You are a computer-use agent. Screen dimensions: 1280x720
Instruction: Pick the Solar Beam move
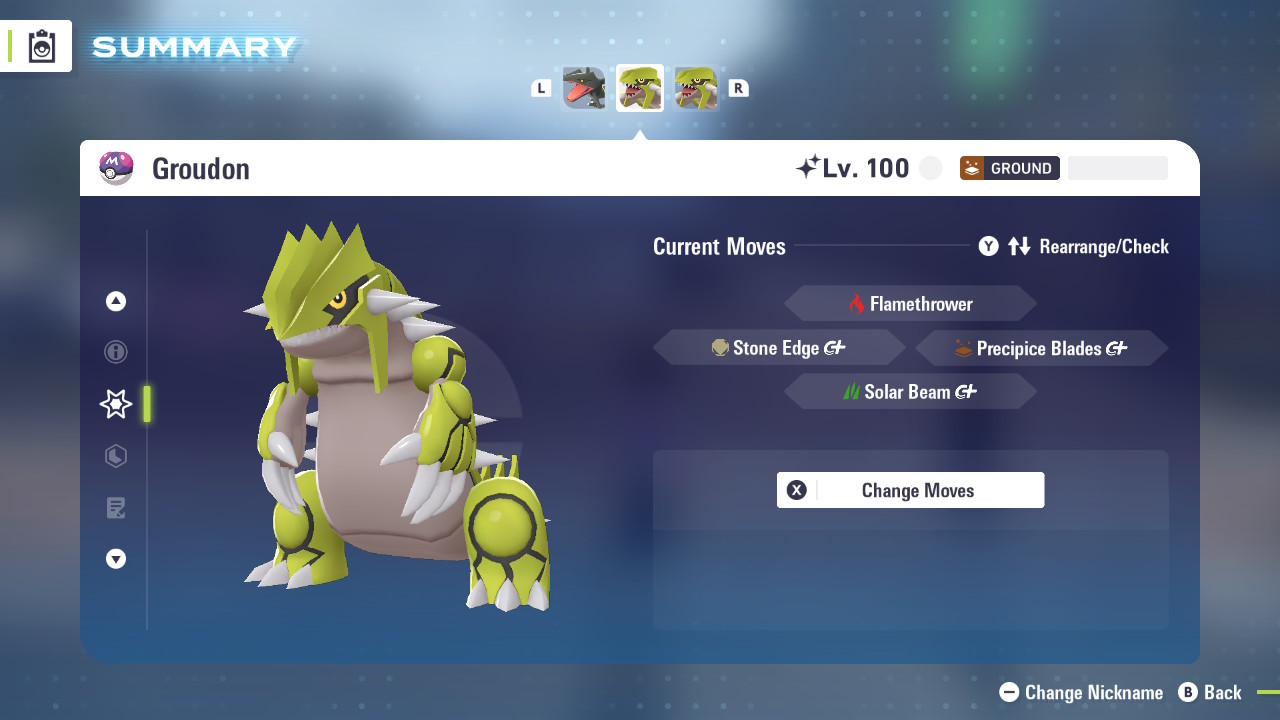click(910, 392)
